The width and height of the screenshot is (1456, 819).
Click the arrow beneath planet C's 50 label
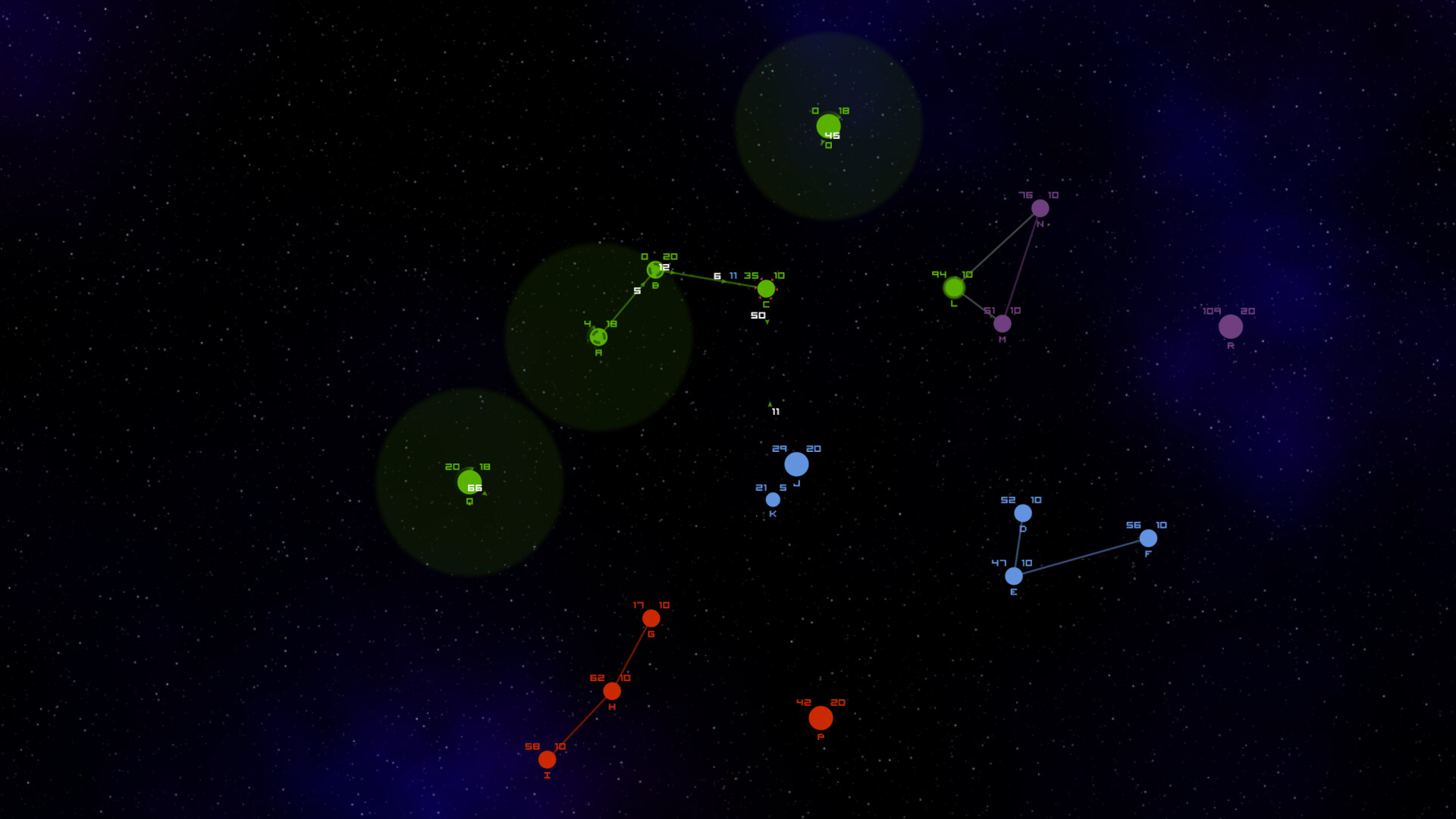[767, 322]
